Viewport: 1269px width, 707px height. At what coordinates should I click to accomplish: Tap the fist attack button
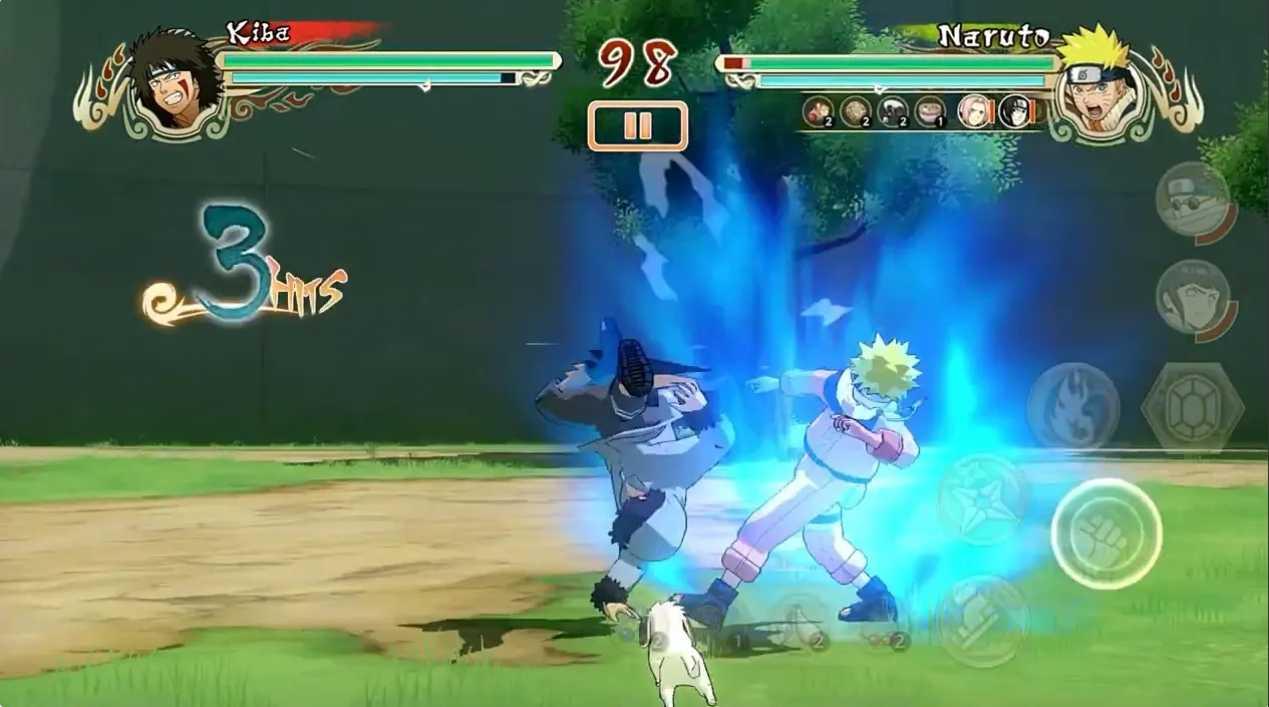[1105, 533]
